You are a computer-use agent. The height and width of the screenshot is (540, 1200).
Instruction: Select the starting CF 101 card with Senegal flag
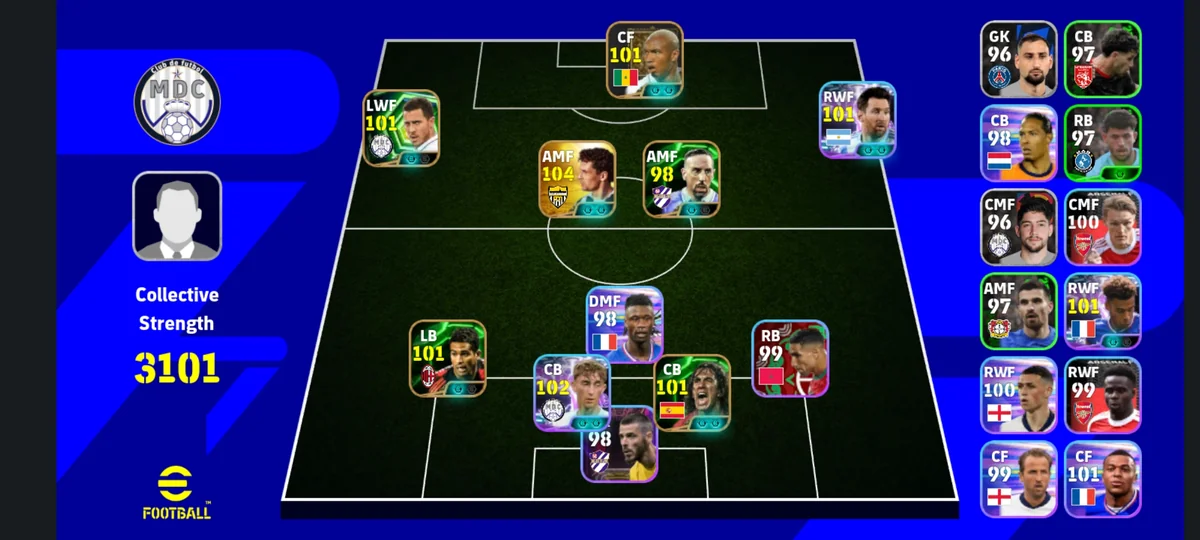point(644,60)
